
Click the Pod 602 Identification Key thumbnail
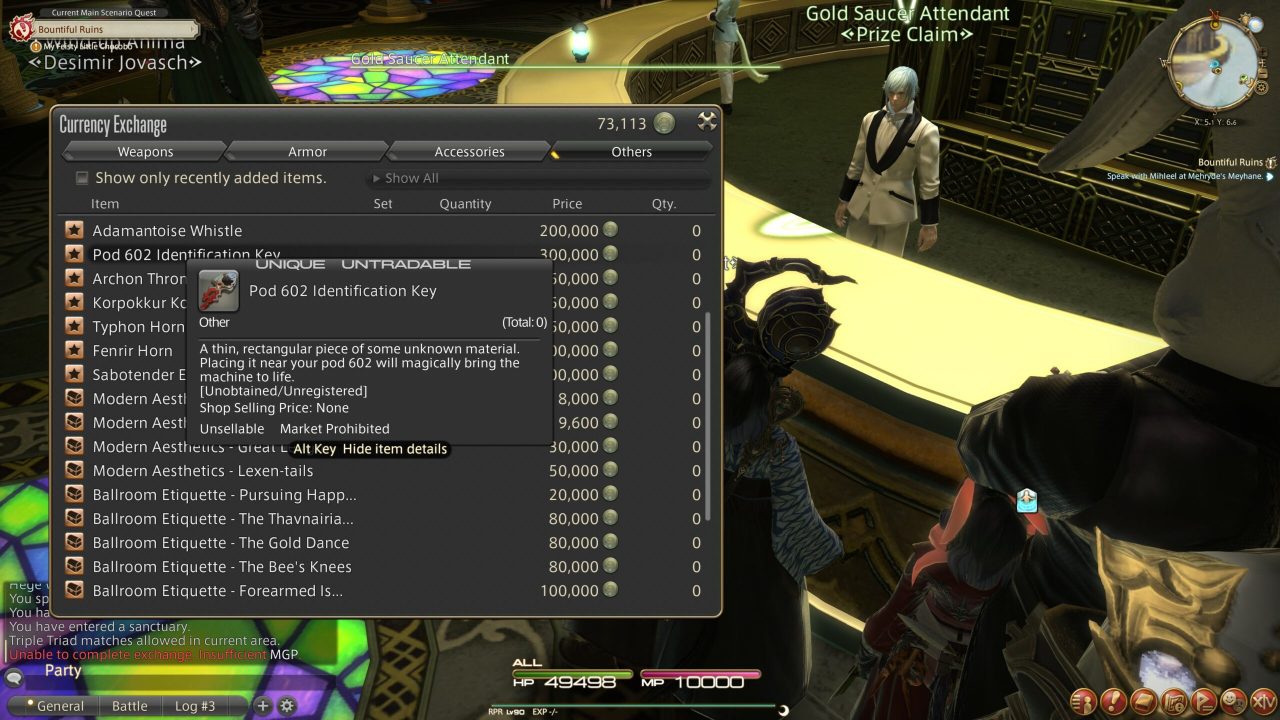point(217,289)
